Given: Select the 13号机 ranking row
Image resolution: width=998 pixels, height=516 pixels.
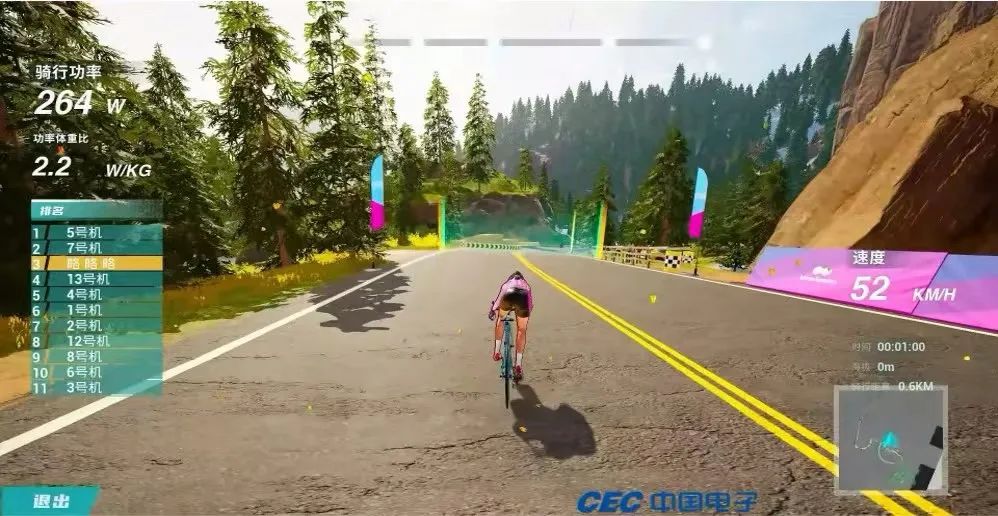Looking at the screenshot, I should click(96, 279).
